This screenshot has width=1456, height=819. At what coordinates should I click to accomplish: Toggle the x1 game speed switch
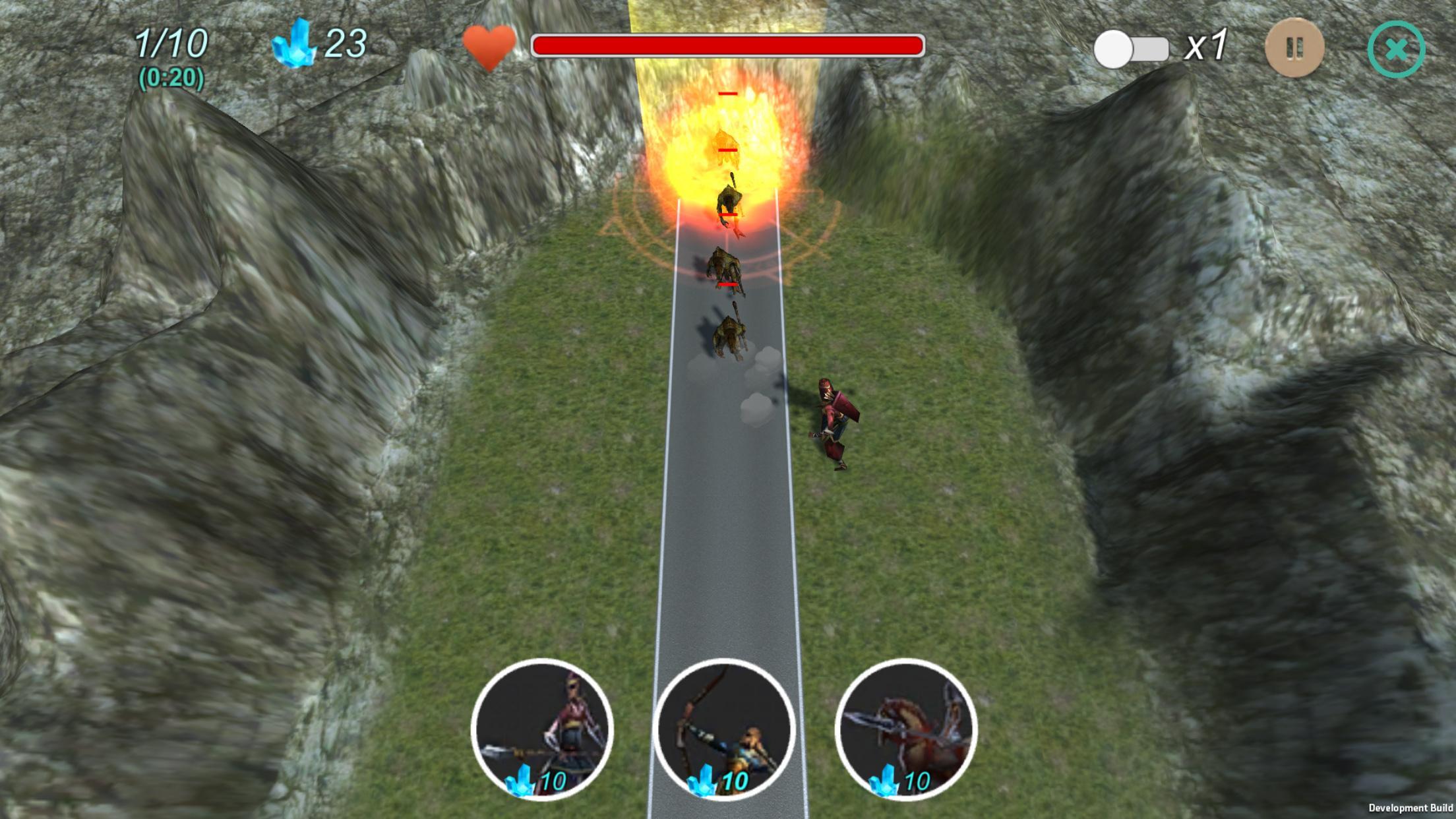pos(1130,49)
